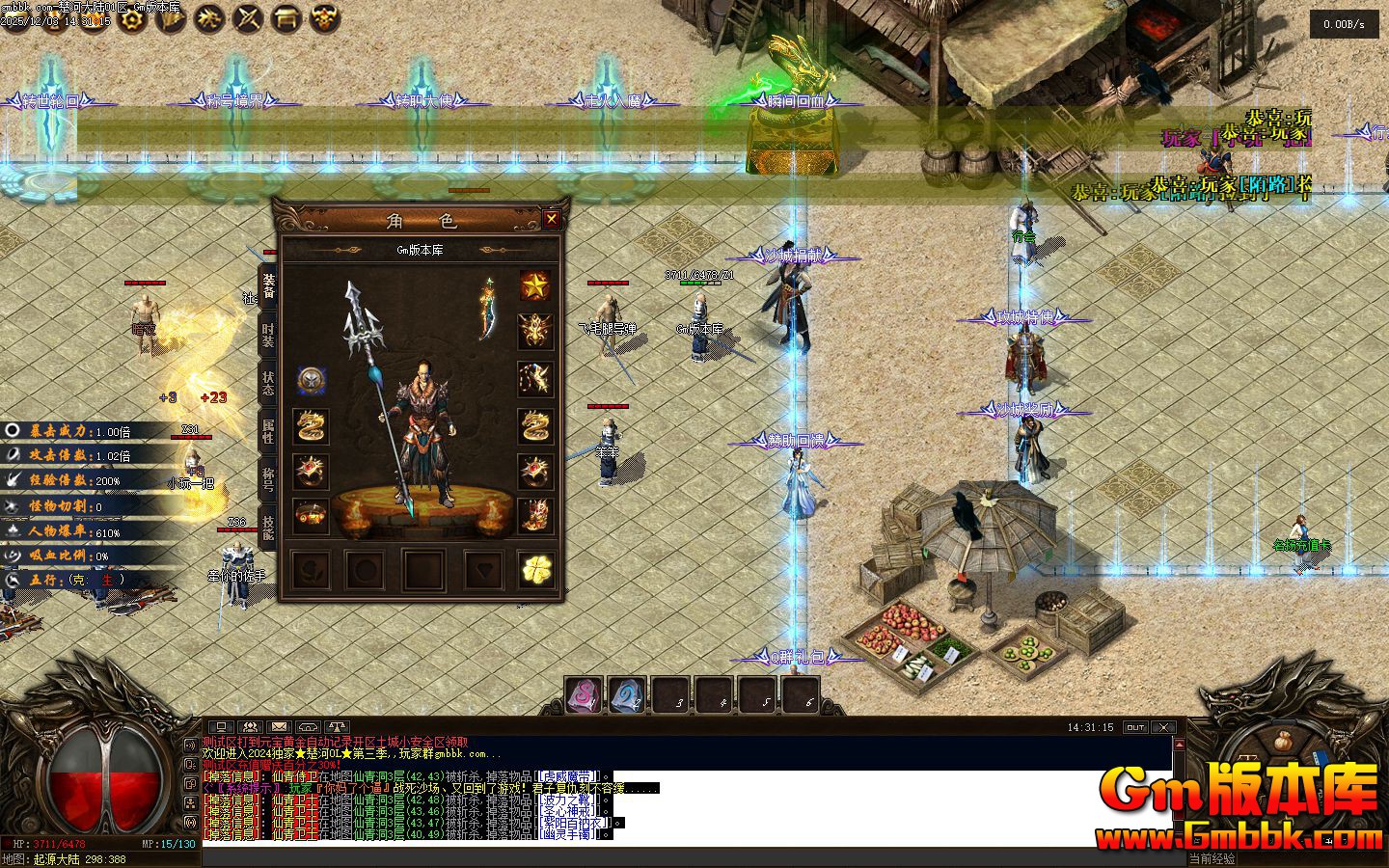Use the pink rune in hotbar slot 1
The width and height of the screenshot is (1389, 868).
[584, 696]
